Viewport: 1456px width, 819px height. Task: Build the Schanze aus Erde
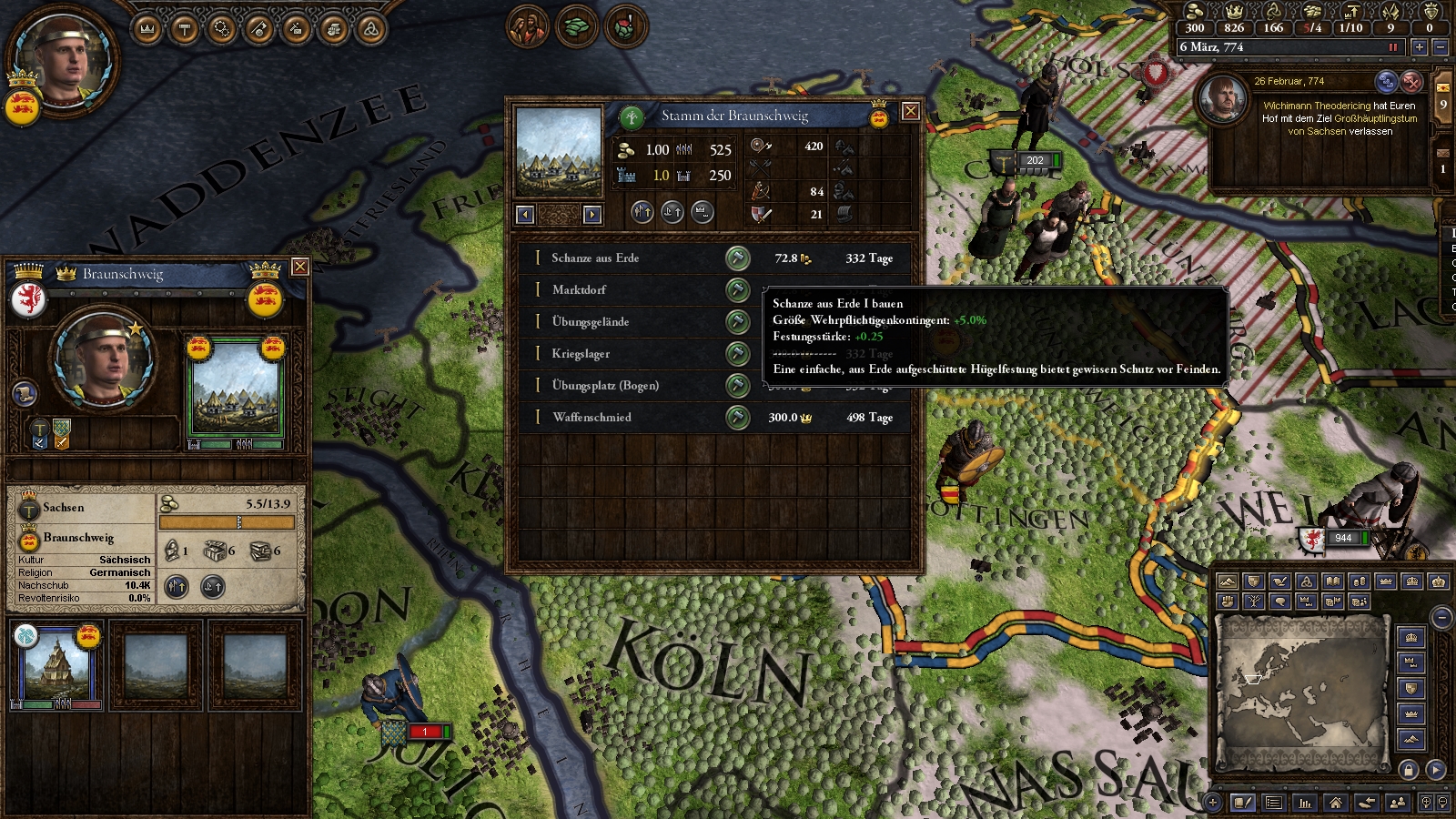[x=737, y=258]
